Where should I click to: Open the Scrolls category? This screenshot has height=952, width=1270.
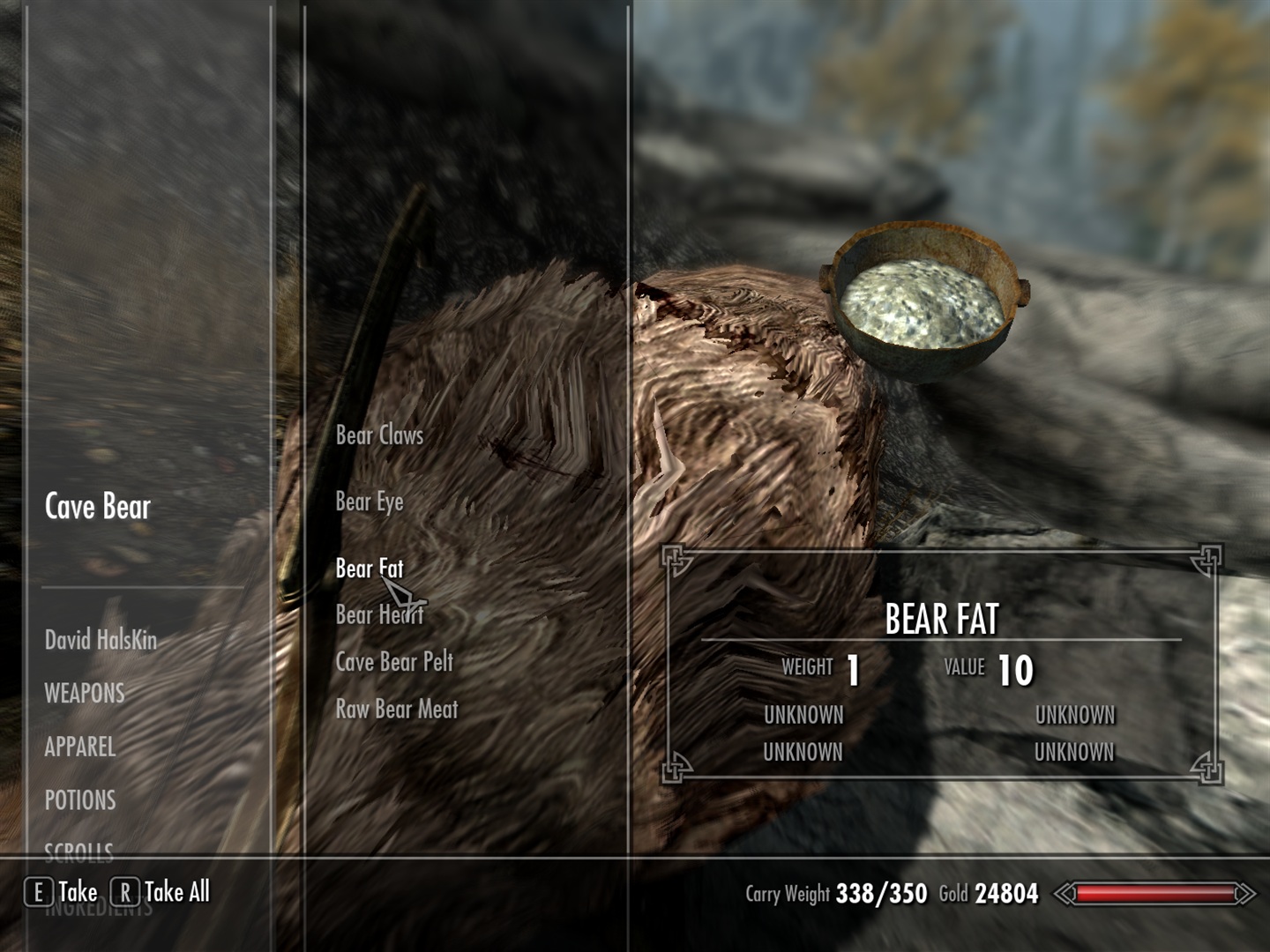79,851
